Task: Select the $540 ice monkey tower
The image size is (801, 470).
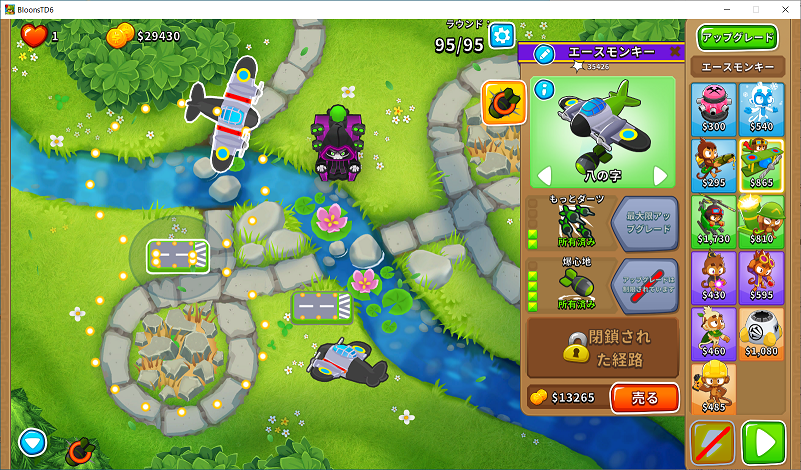Action: click(x=761, y=108)
